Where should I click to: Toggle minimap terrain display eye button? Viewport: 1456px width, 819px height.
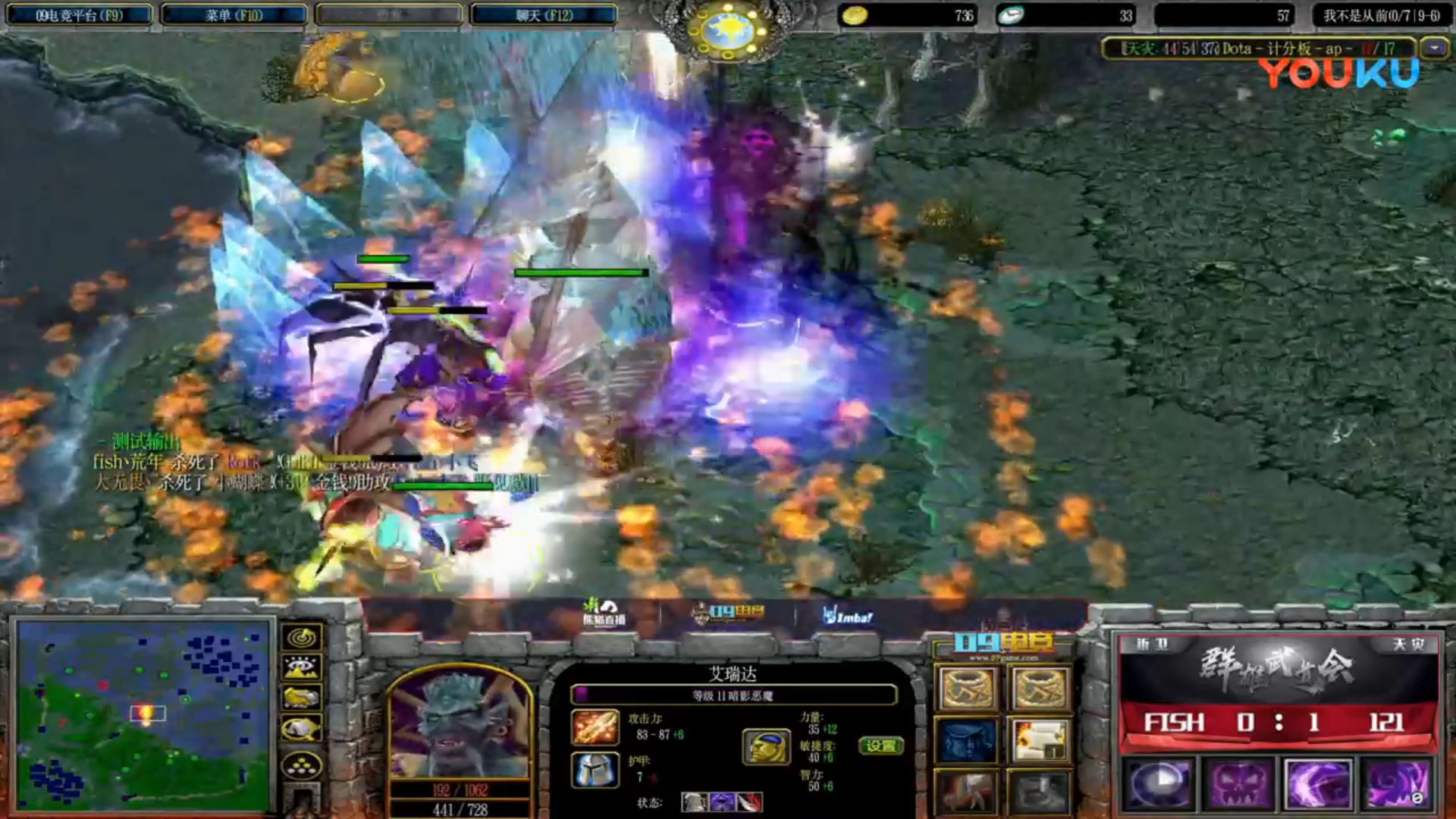(301, 667)
